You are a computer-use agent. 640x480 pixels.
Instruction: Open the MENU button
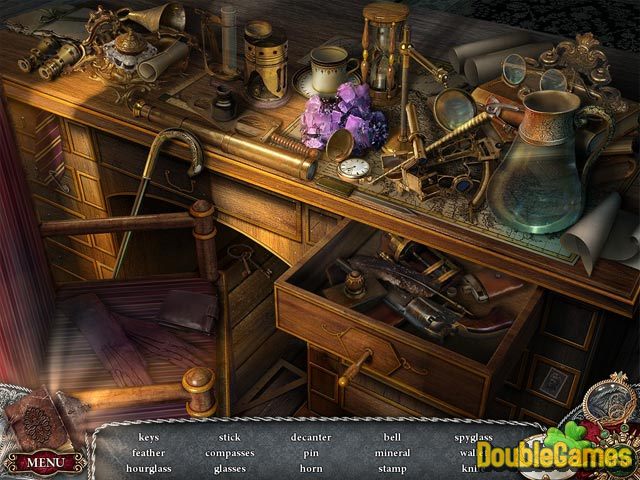tap(45, 463)
